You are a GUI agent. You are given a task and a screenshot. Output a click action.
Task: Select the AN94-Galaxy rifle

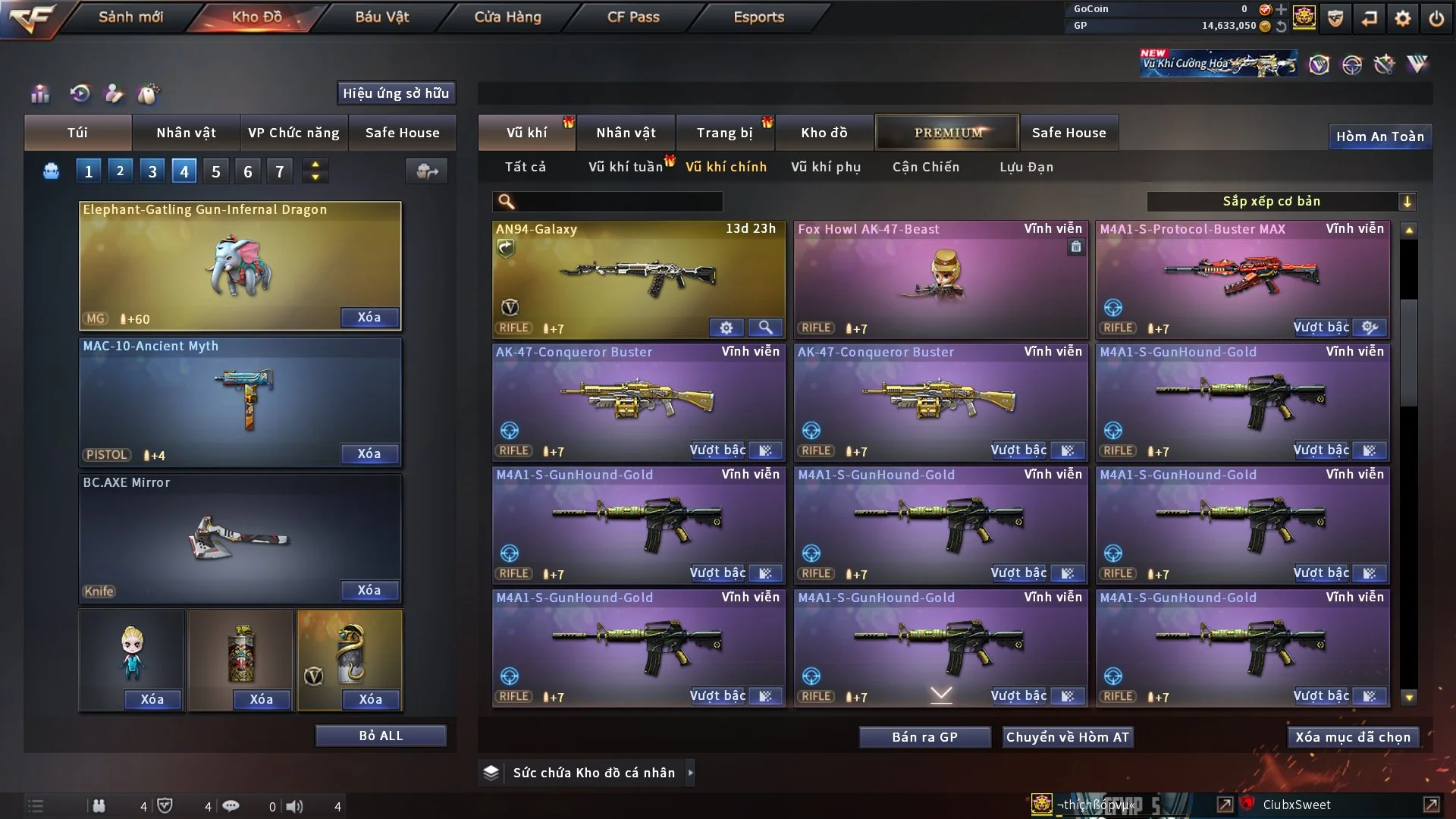coord(639,277)
